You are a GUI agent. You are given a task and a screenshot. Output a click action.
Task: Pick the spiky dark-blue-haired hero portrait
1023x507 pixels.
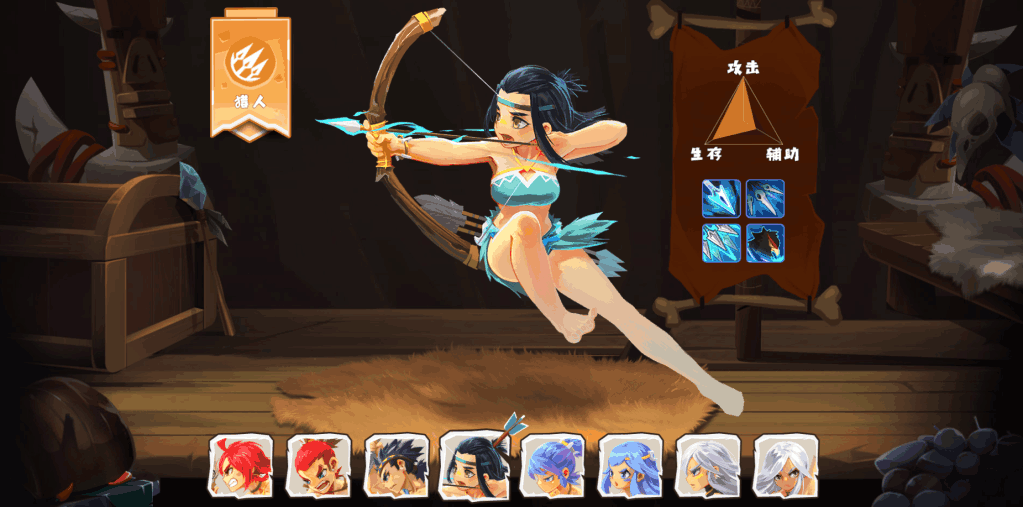pos(395,465)
